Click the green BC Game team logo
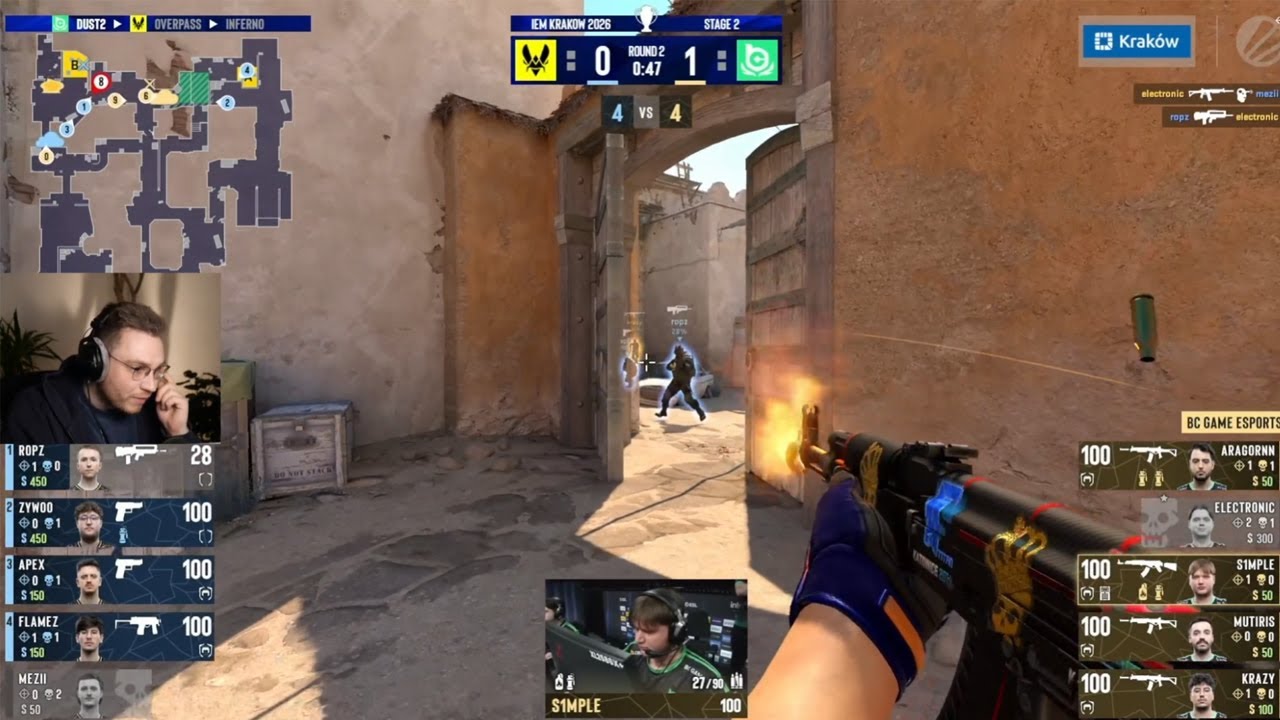Screen dimensions: 1280x720 (x=758, y=60)
